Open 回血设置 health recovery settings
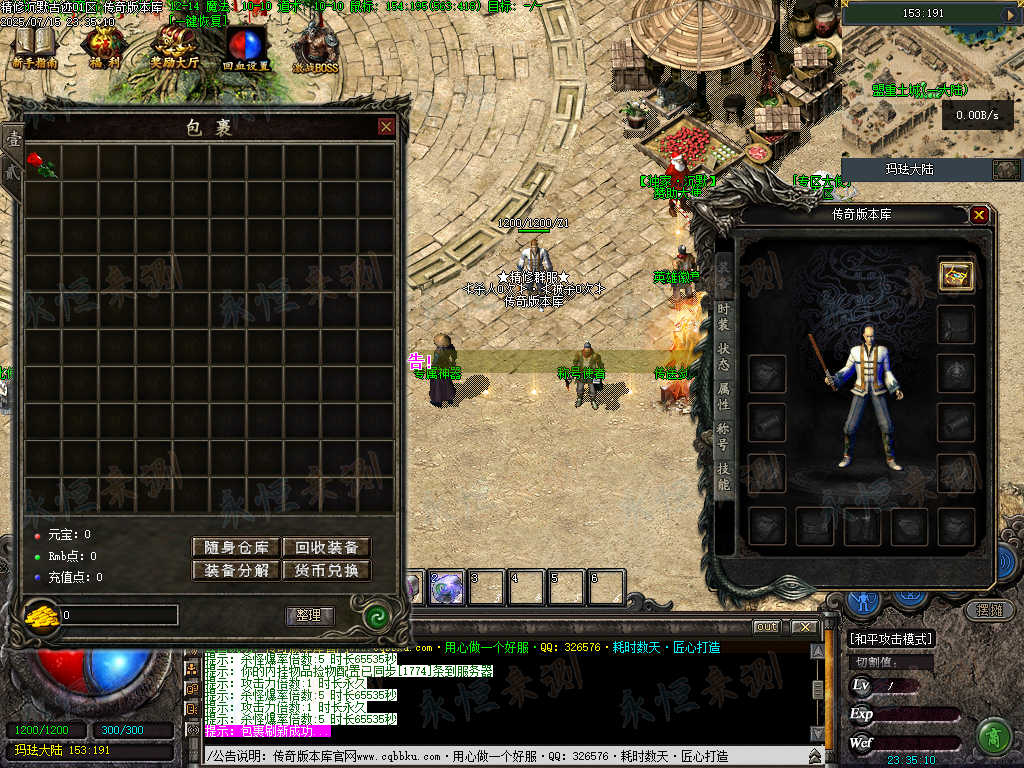 (245, 47)
